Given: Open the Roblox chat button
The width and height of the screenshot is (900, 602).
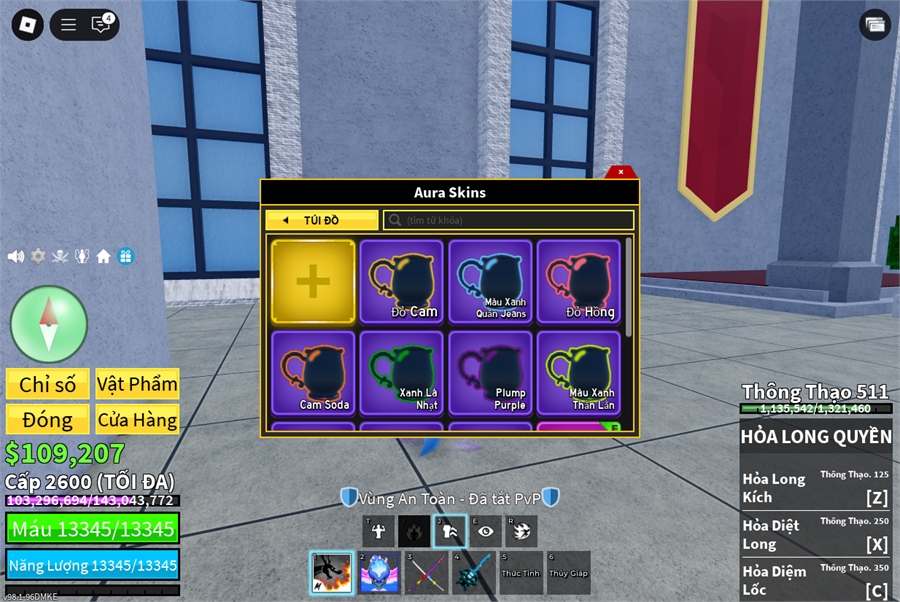Looking at the screenshot, I should [x=101, y=25].
